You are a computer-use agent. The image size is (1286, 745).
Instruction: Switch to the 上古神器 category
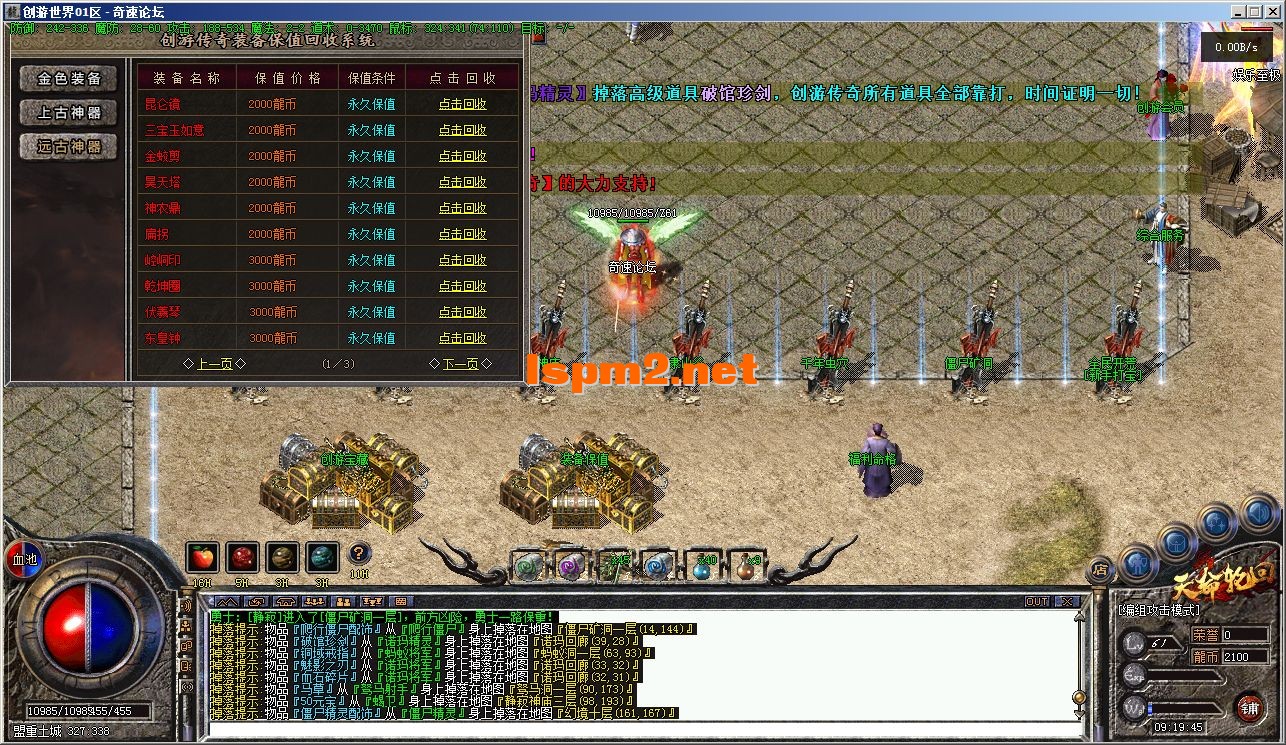pos(66,114)
